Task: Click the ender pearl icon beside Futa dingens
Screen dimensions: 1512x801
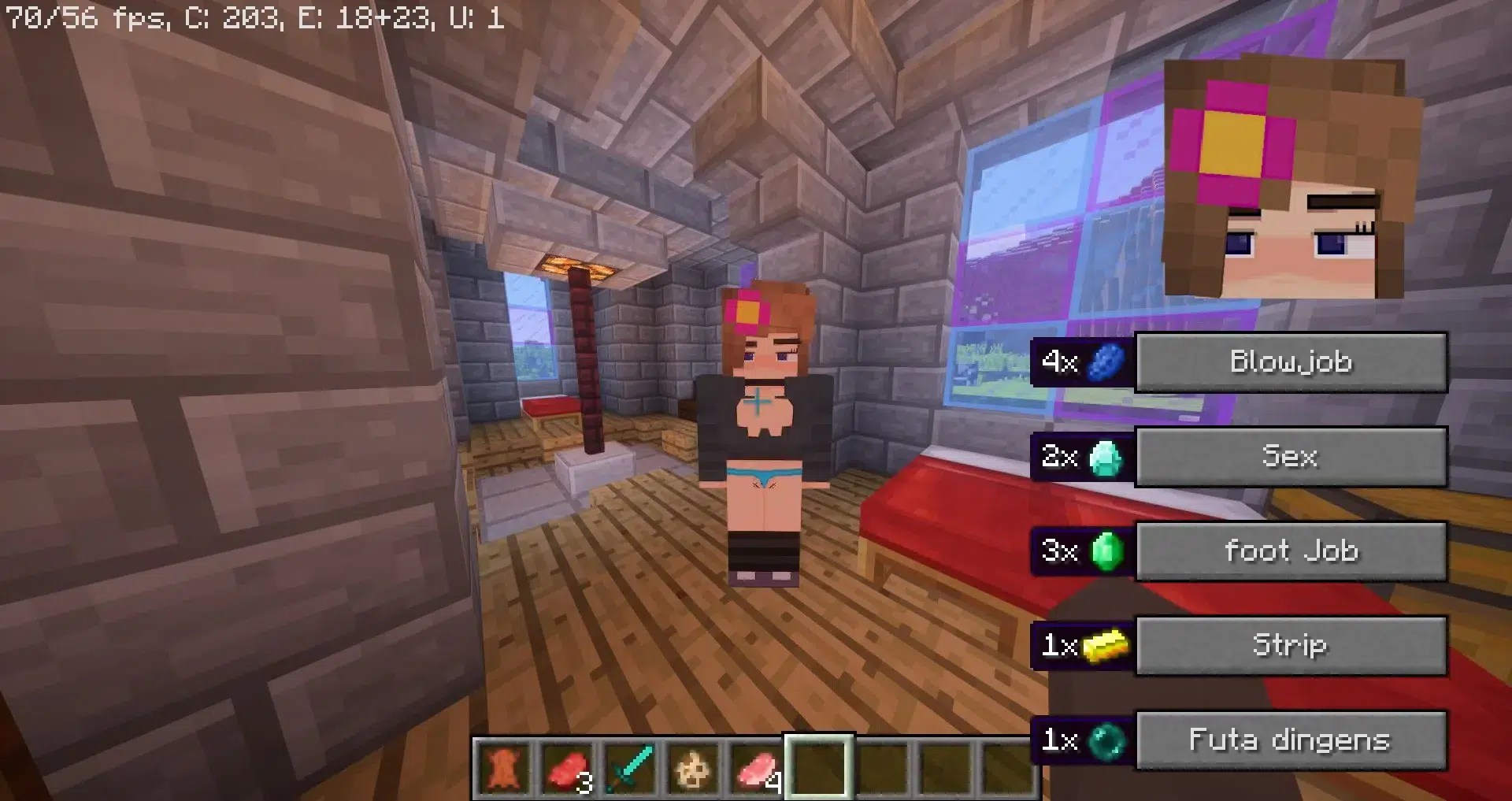Action: (x=1106, y=740)
